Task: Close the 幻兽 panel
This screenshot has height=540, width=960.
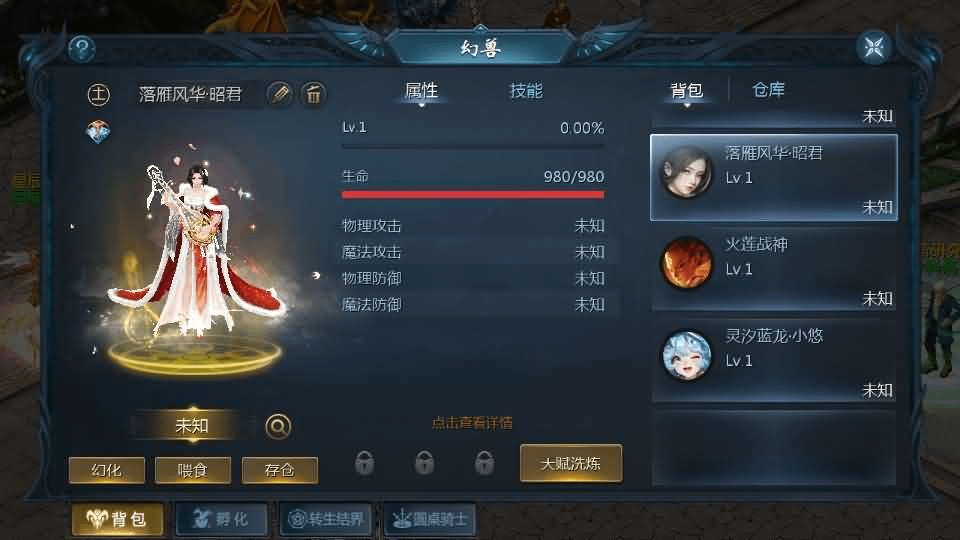Action: click(x=873, y=47)
